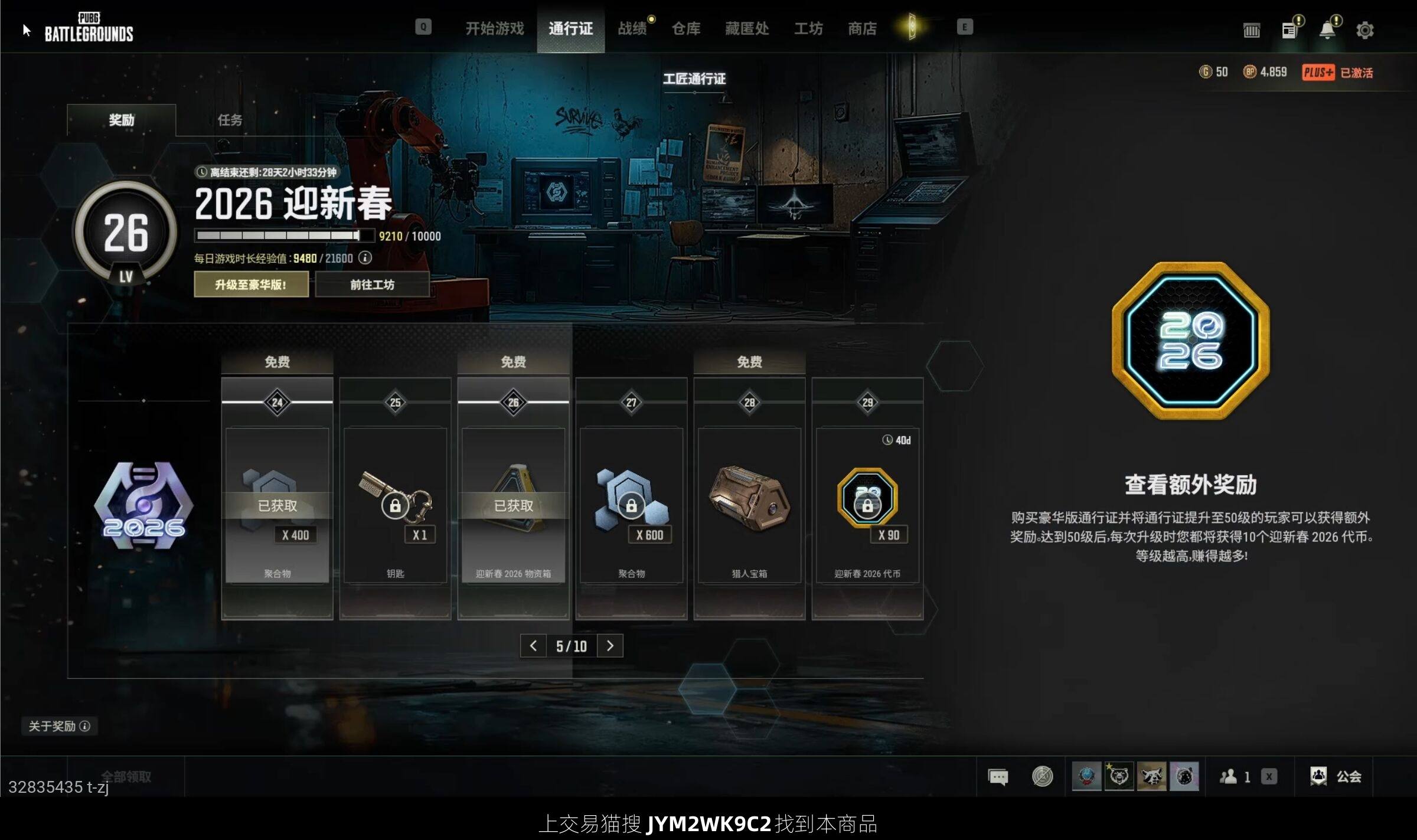Visit the 商店 store
This screenshot has height=840, width=1417.
[862, 28]
